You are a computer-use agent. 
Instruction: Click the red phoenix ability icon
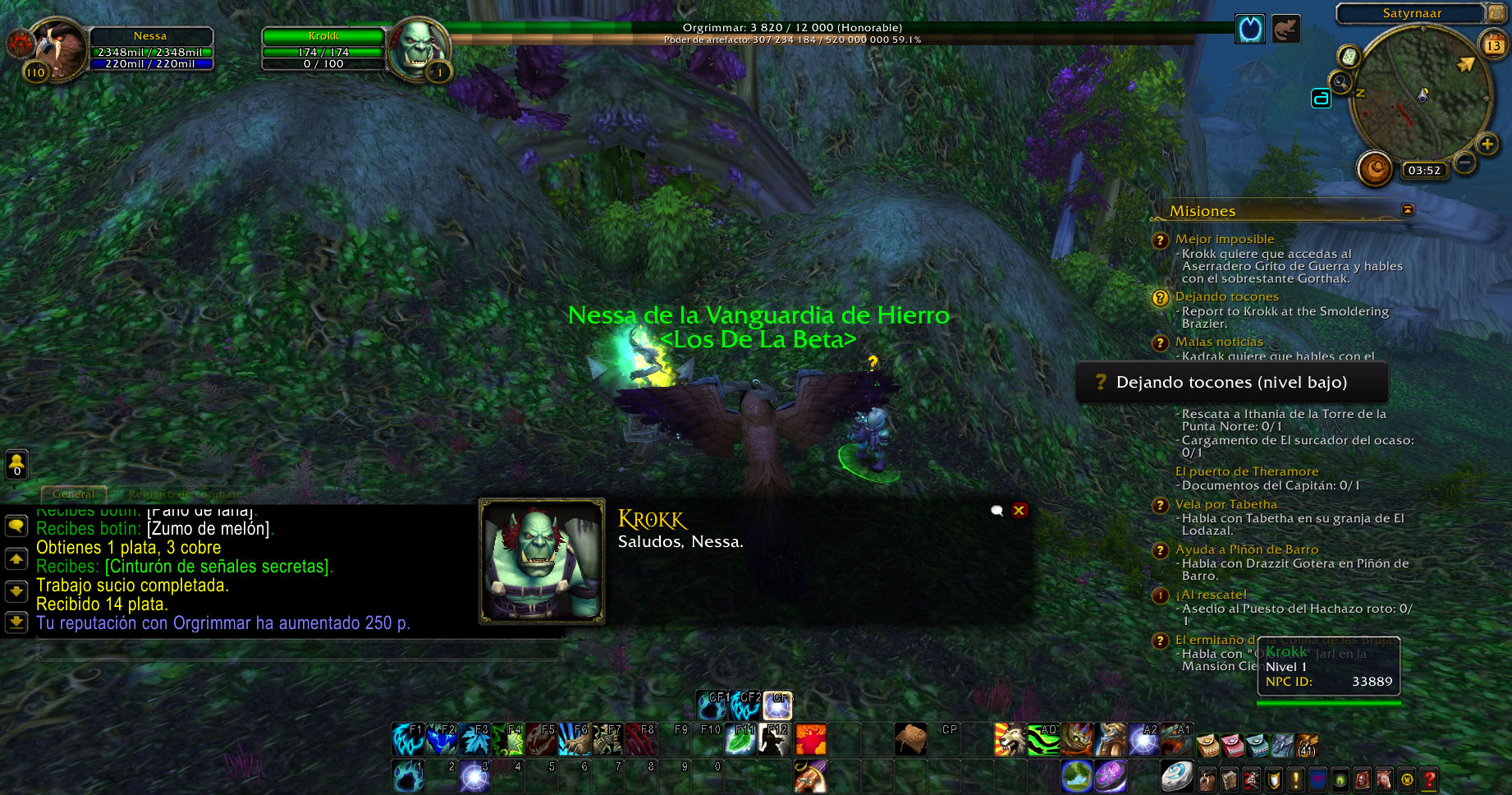coord(810,739)
